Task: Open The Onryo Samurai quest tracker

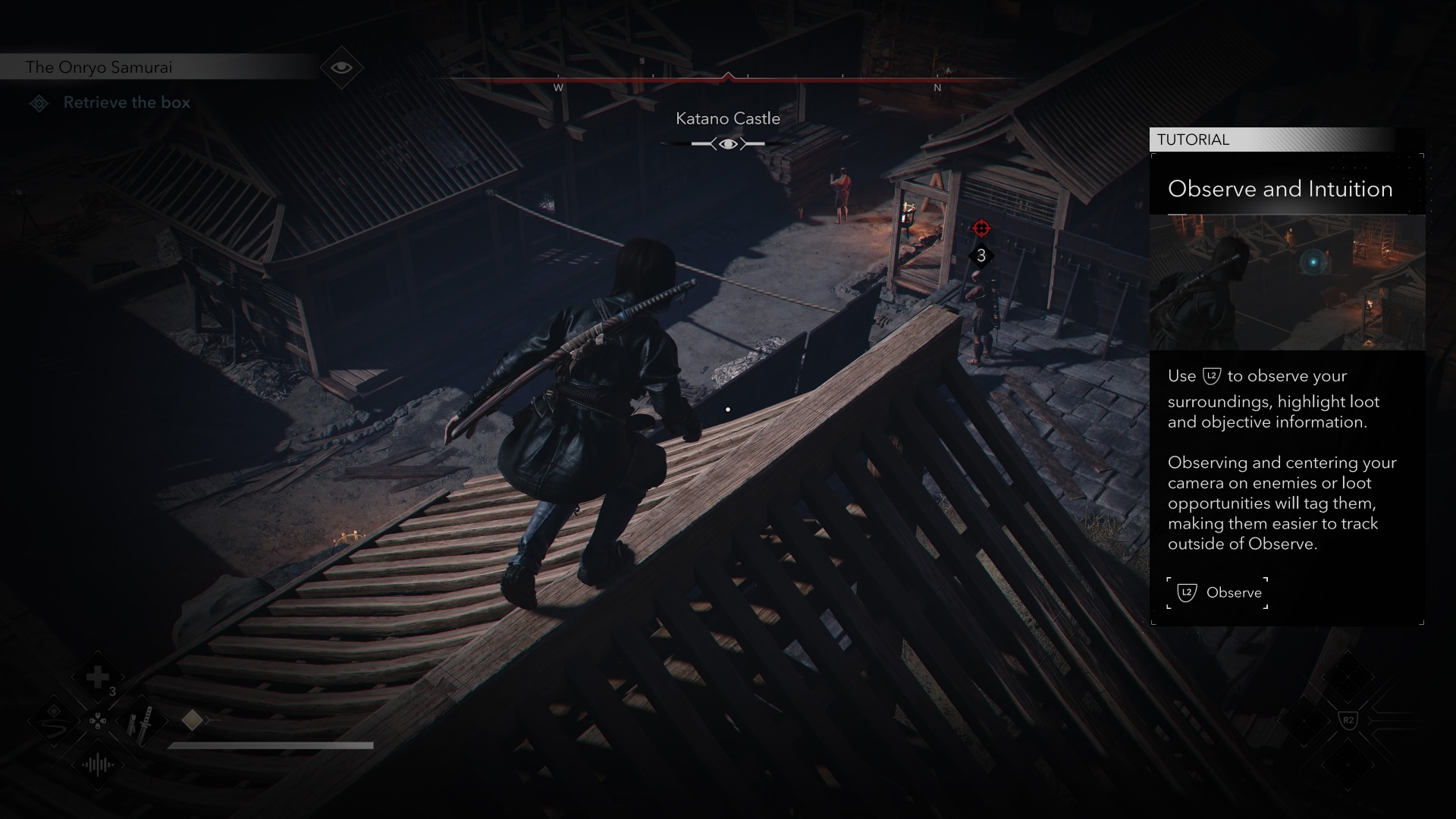Action: 99,67
